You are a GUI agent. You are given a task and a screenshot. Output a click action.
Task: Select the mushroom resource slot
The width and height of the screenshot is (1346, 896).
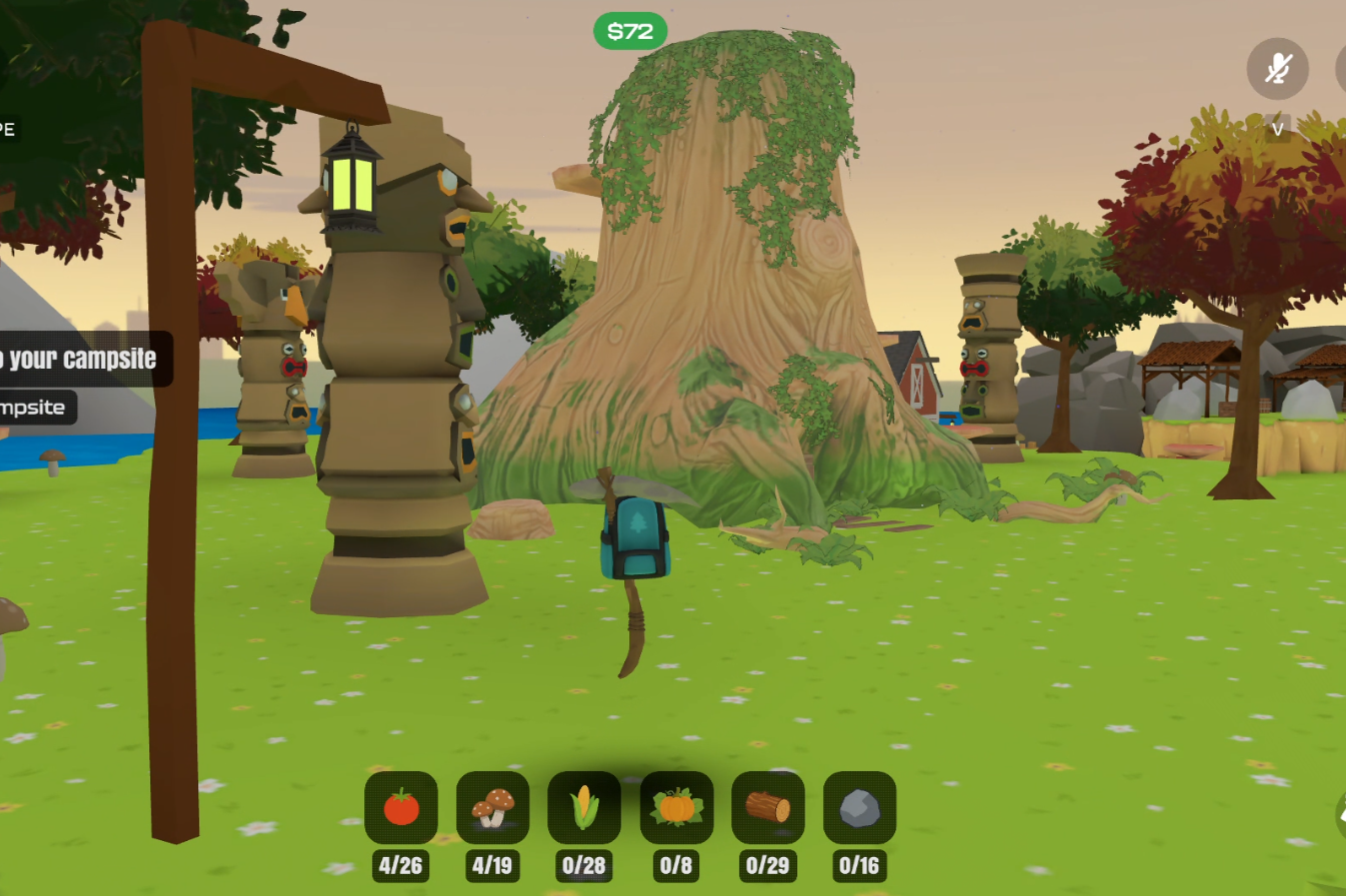click(x=493, y=807)
